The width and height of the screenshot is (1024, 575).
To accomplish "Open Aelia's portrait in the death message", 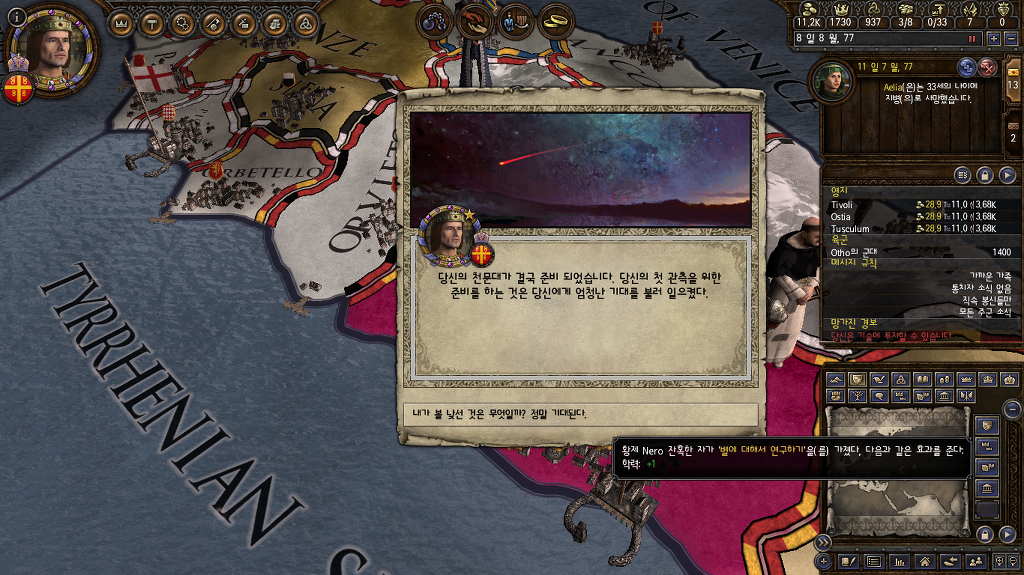I will [832, 82].
